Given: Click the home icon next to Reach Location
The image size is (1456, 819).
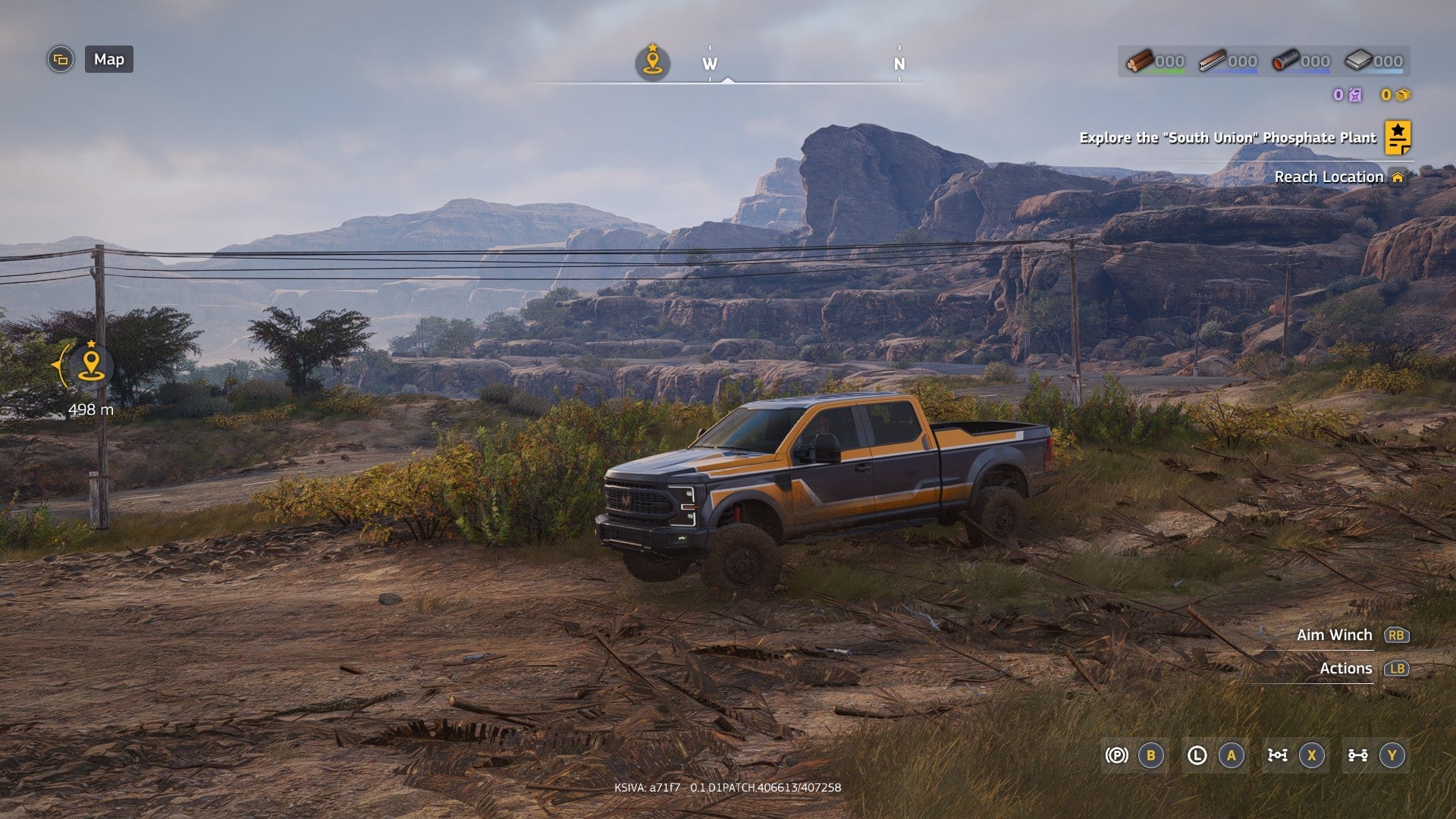Looking at the screenshot, I should (x=1399, y=177).
